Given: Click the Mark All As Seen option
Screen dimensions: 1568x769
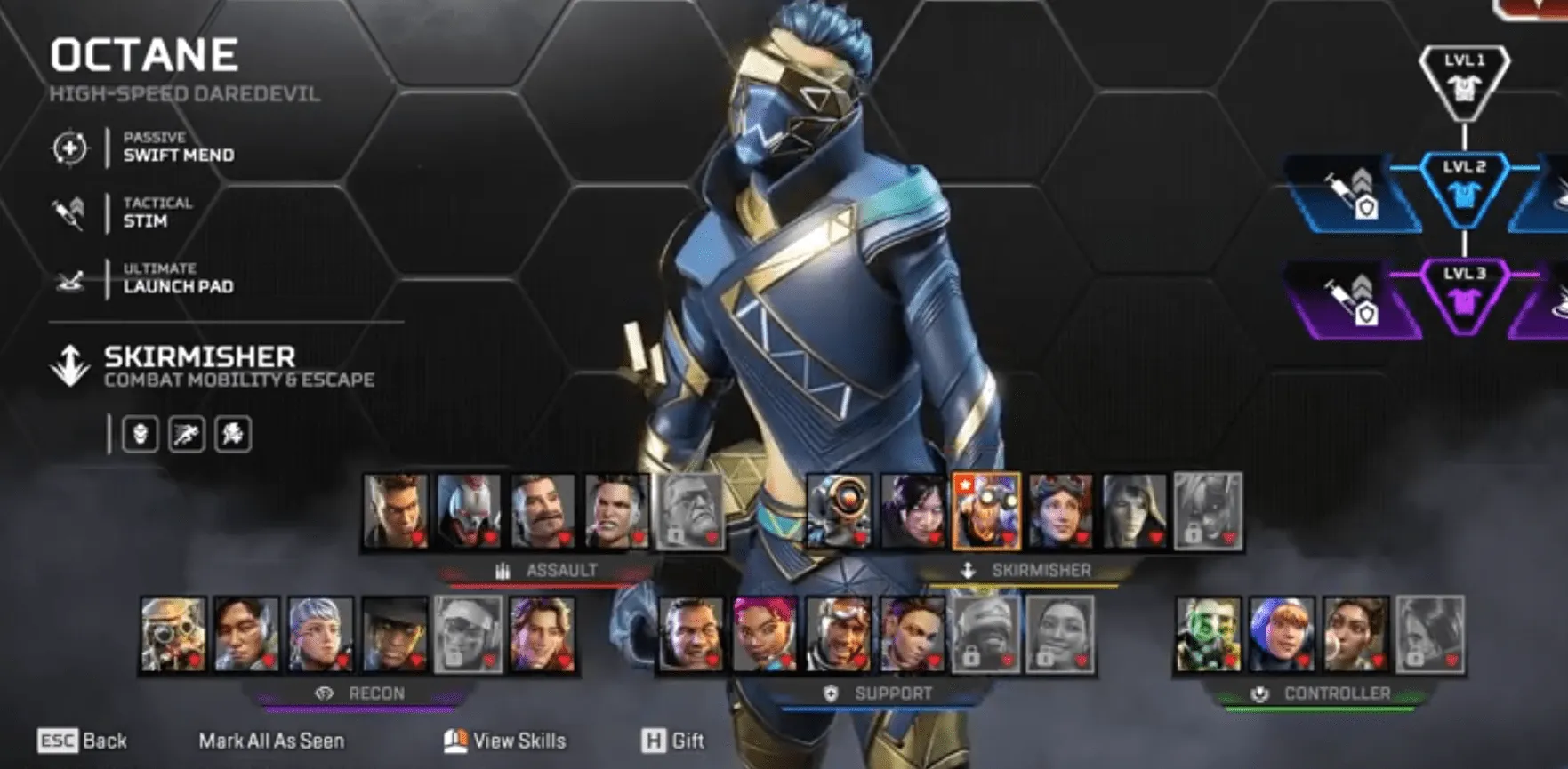Looking at the screenshot, I should (x=271, y=740).
